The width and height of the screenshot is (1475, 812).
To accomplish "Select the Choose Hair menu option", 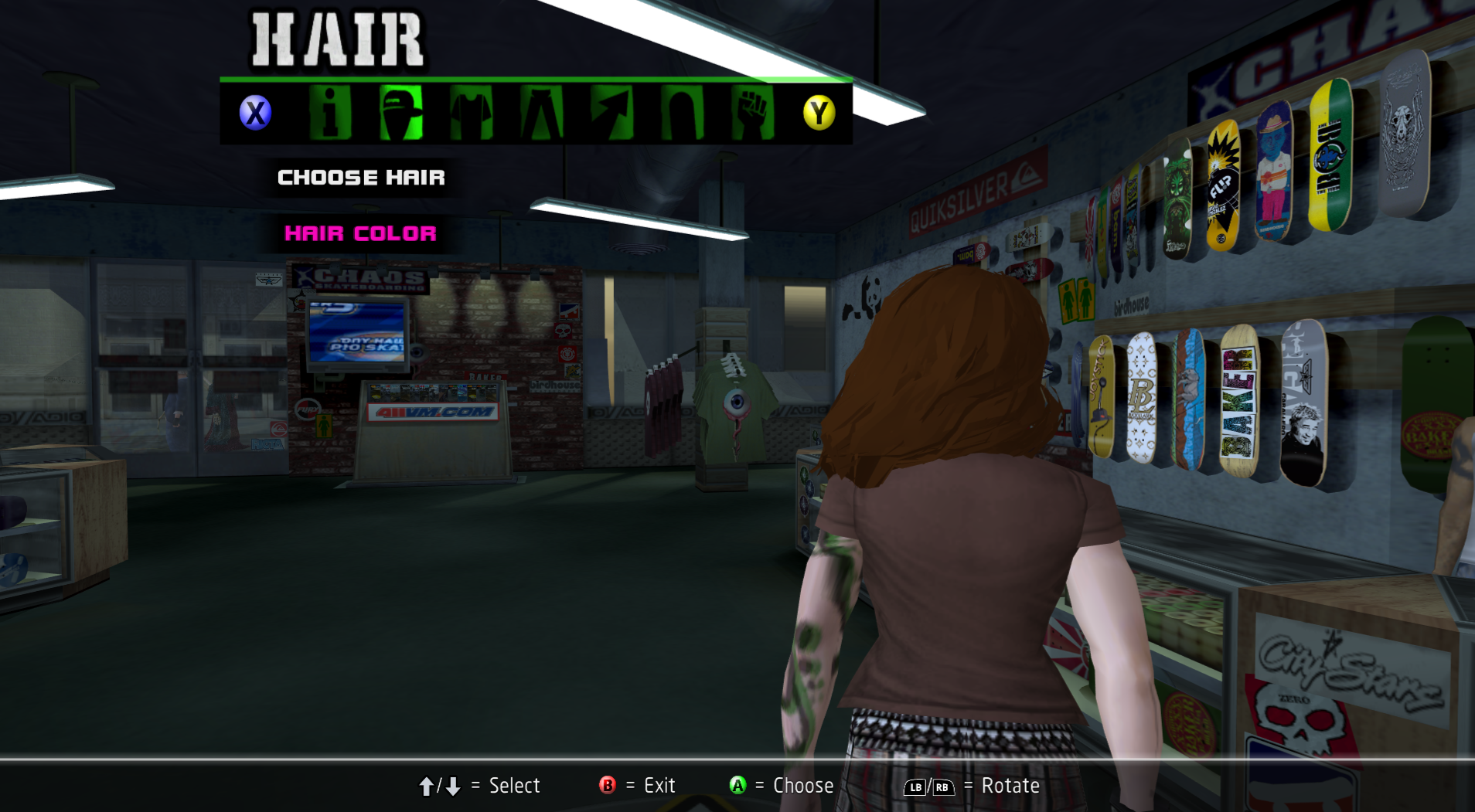I will [361, 178].
